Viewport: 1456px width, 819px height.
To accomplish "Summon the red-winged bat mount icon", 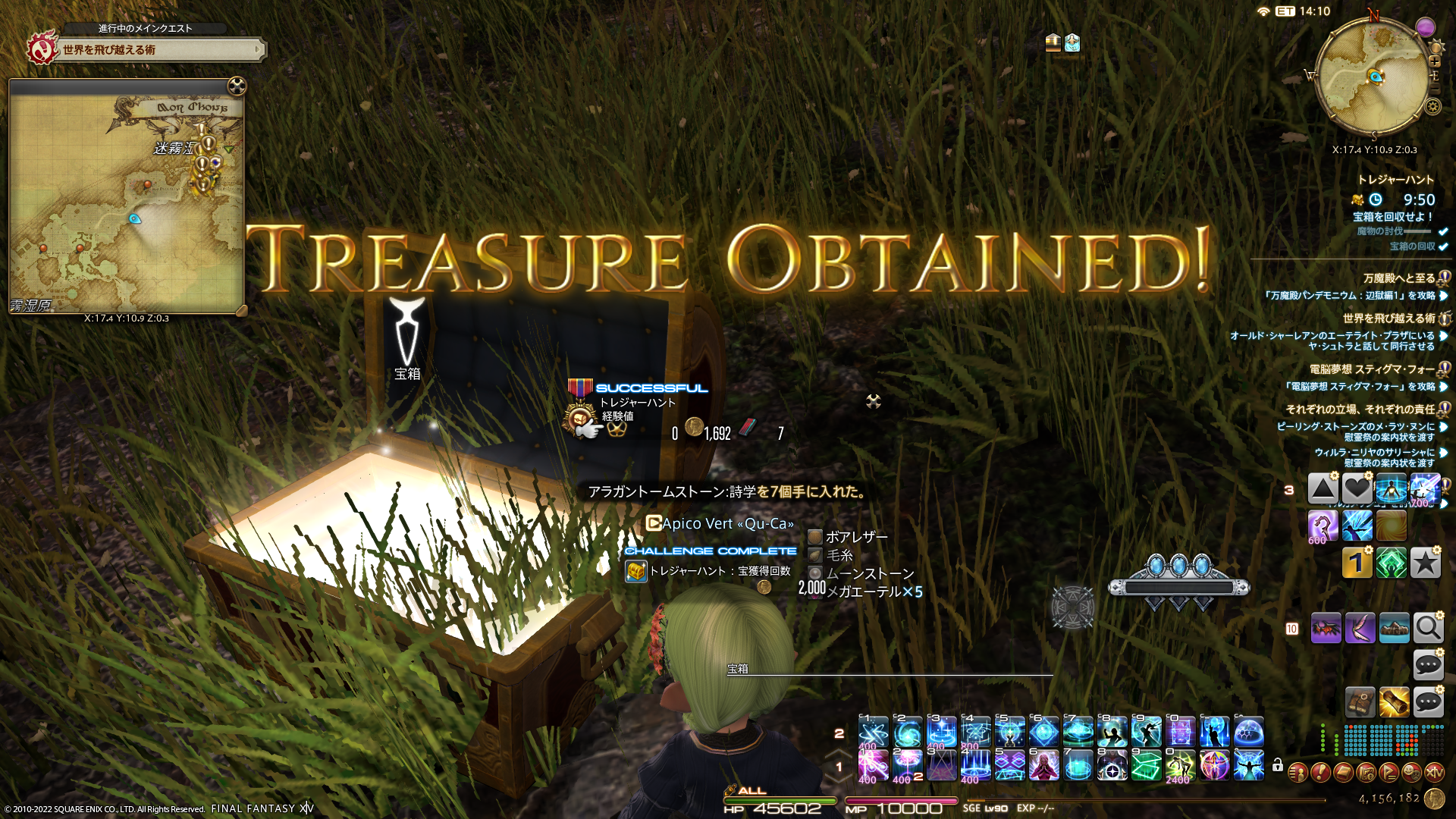I will 1326,628.
